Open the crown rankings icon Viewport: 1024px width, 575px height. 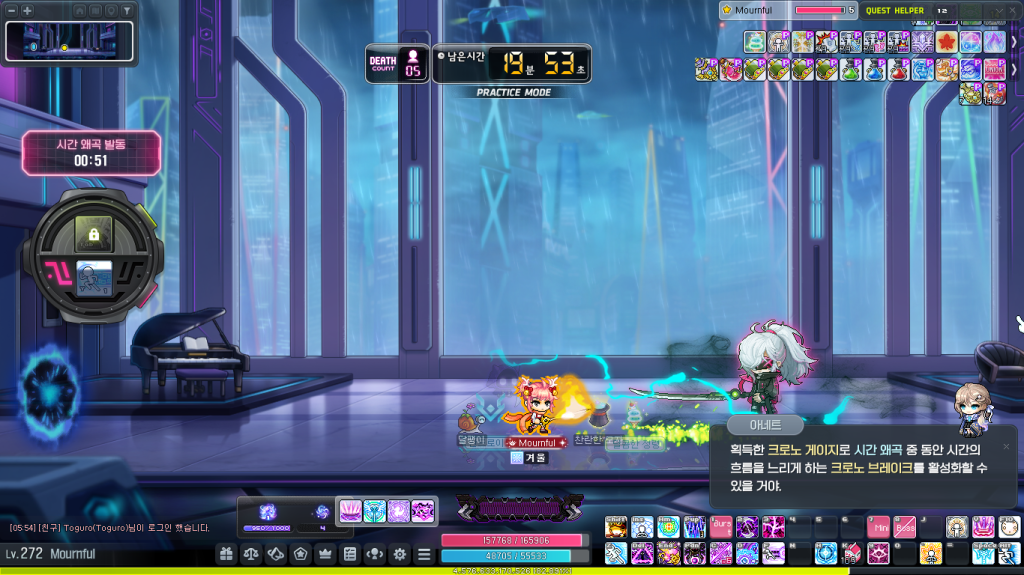pos(324,554)
